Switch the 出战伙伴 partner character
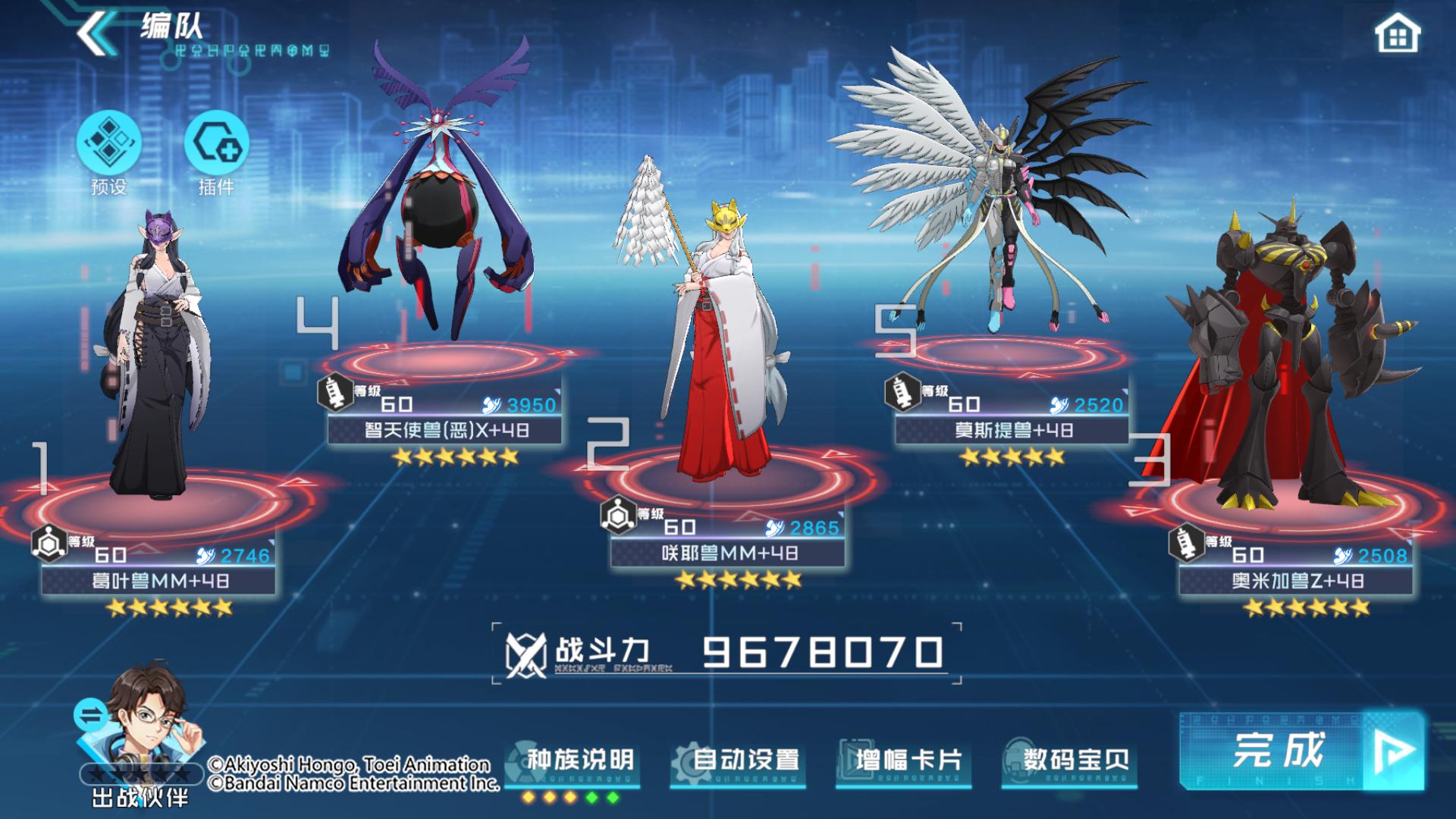Image resolution: width=1456 pixels, height=819 pixels. coord(89,716)
